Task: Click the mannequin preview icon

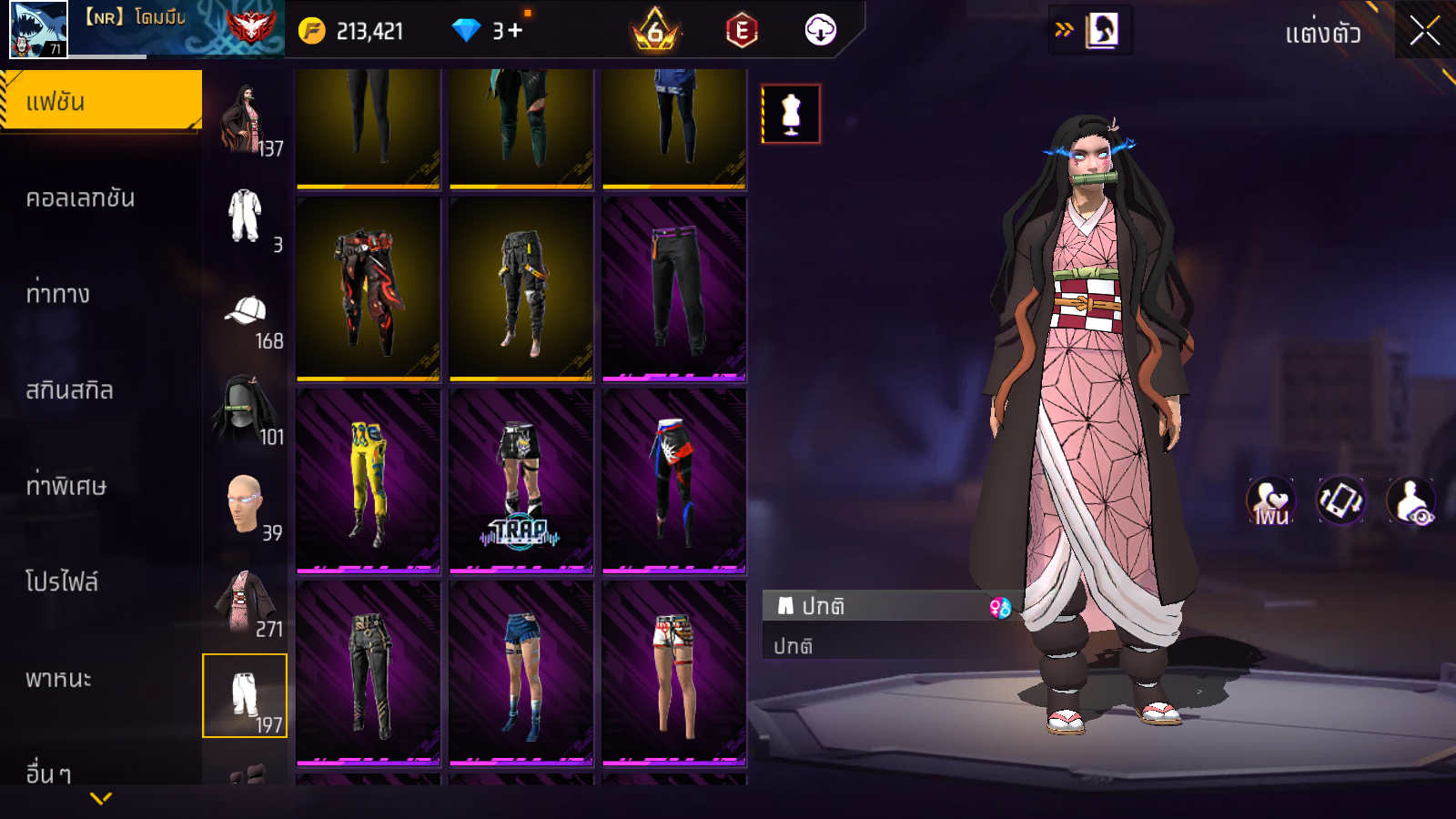Action: coord(791,114)
